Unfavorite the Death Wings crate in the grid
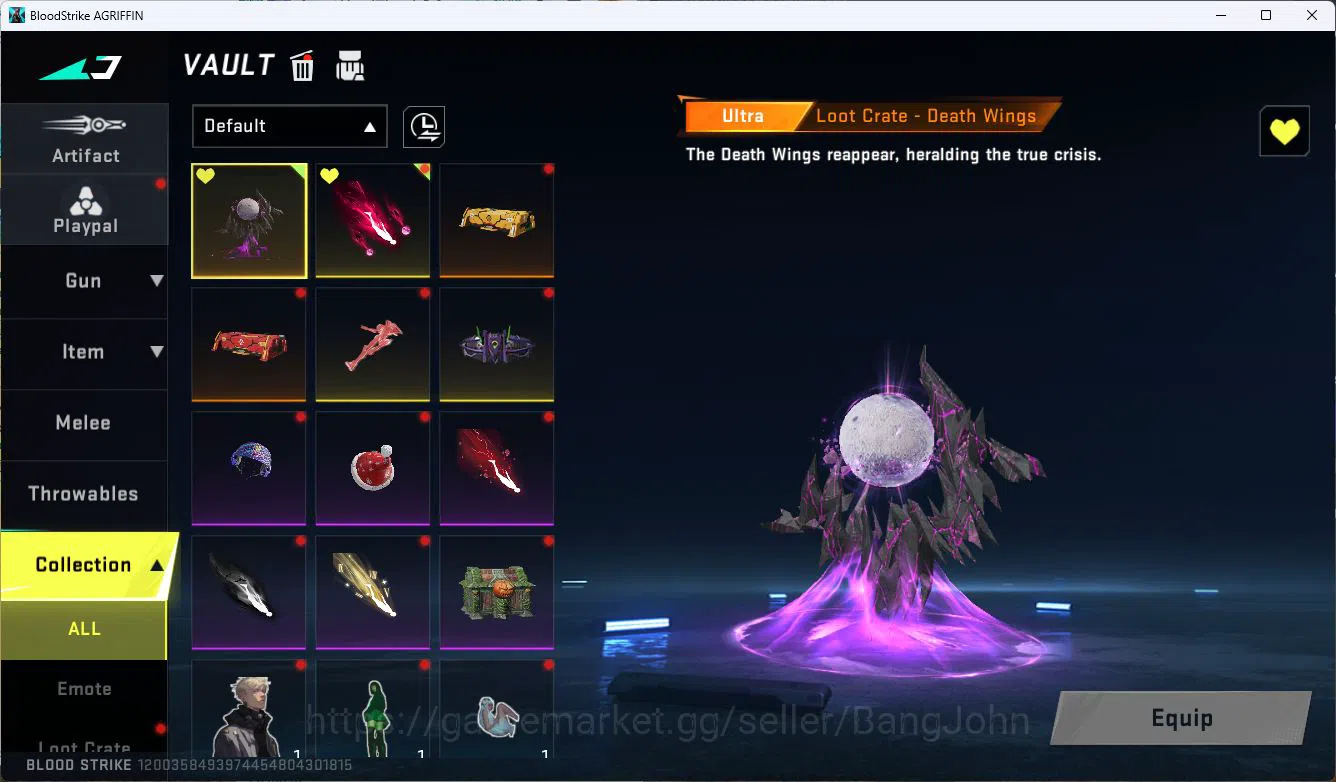Image resolution: width=1336 pixels, height=782 pixels. (x=206, y=175)
